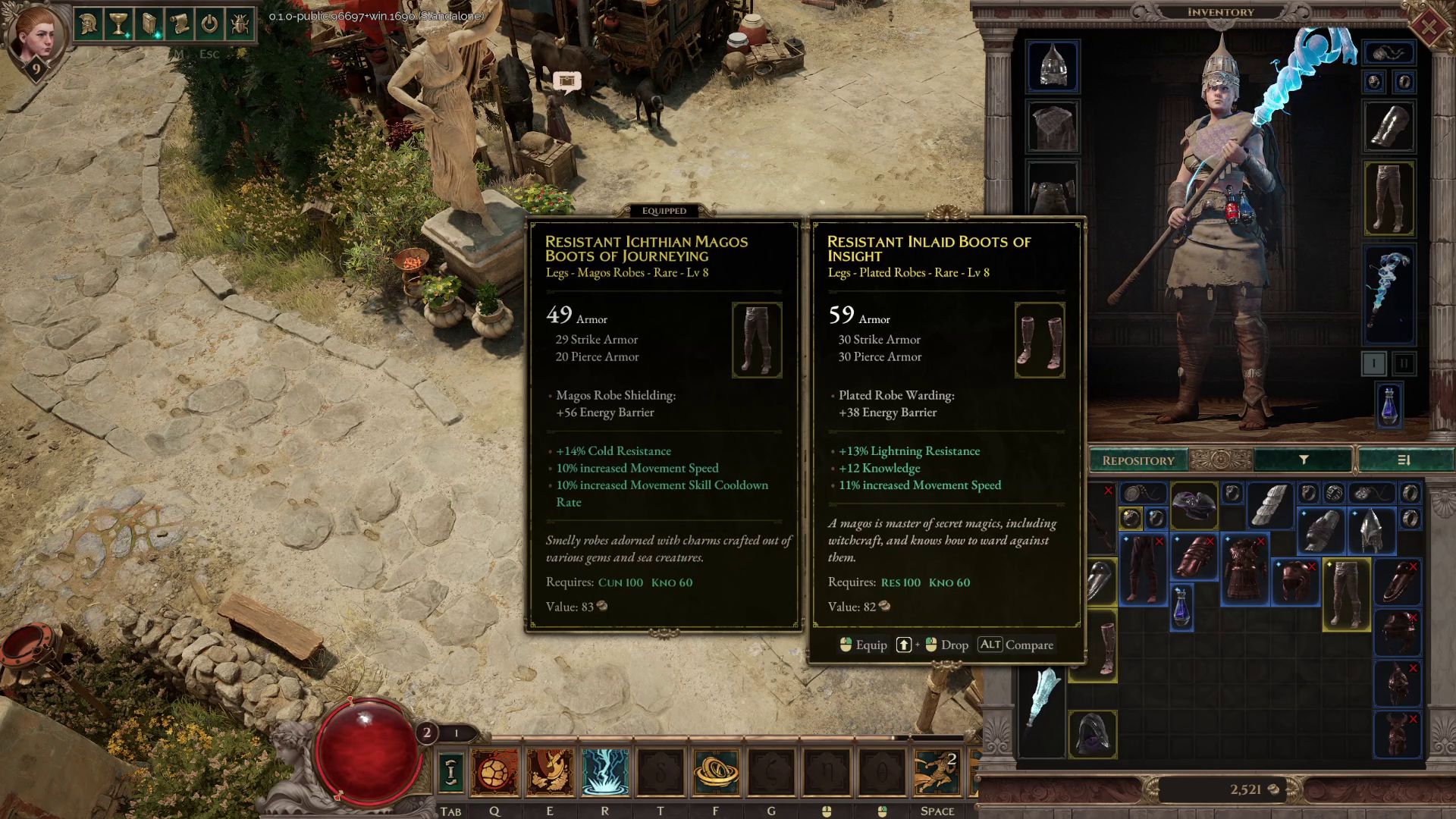Swap weapon set with the arrows button
The height and width of the screenshot is (819, 1456).
click(x=450, y=772)
